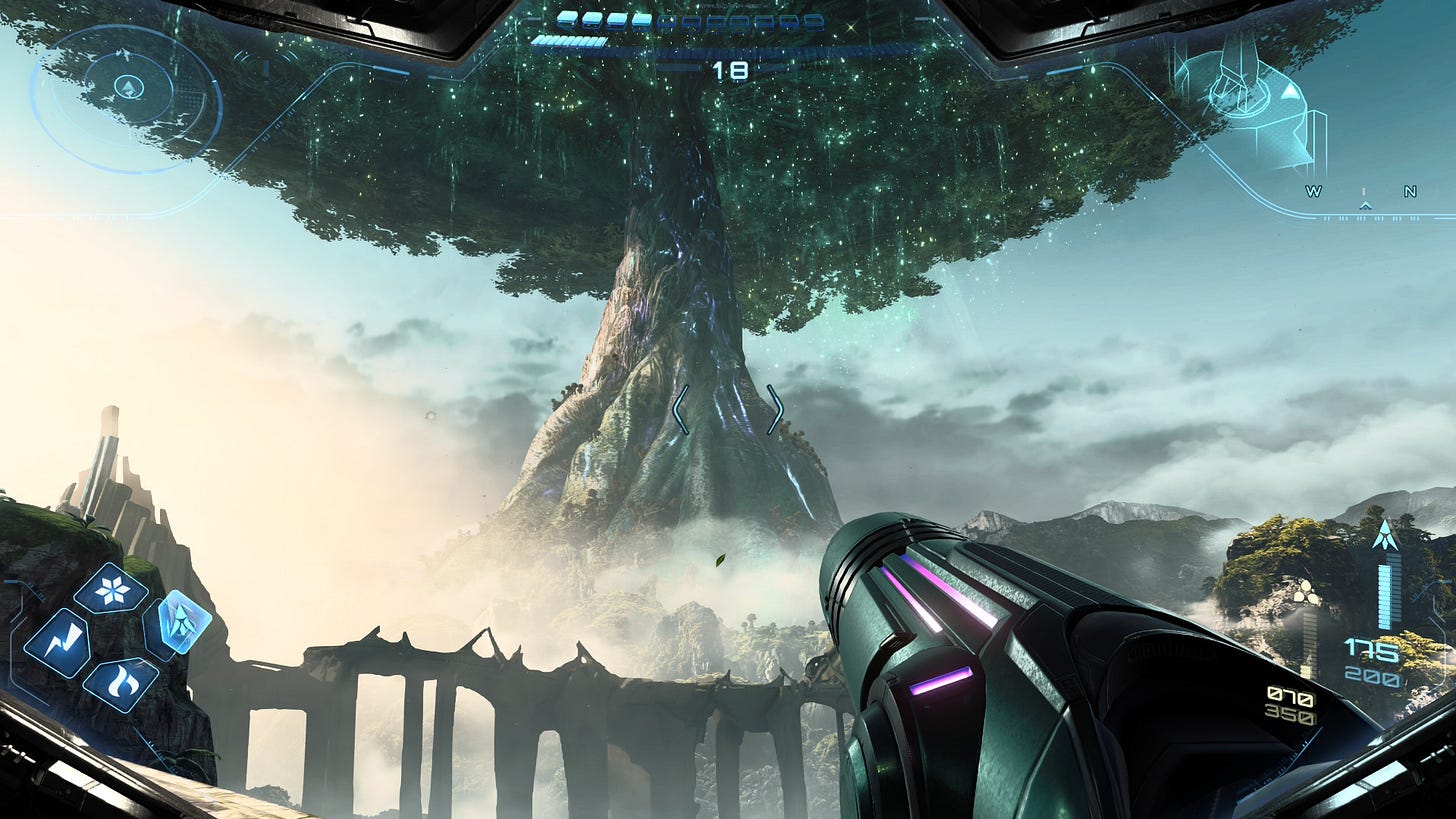Click the missile counter showing 18
The width and height of the screenshot is (1456, 819).
[x=732, y=70]
